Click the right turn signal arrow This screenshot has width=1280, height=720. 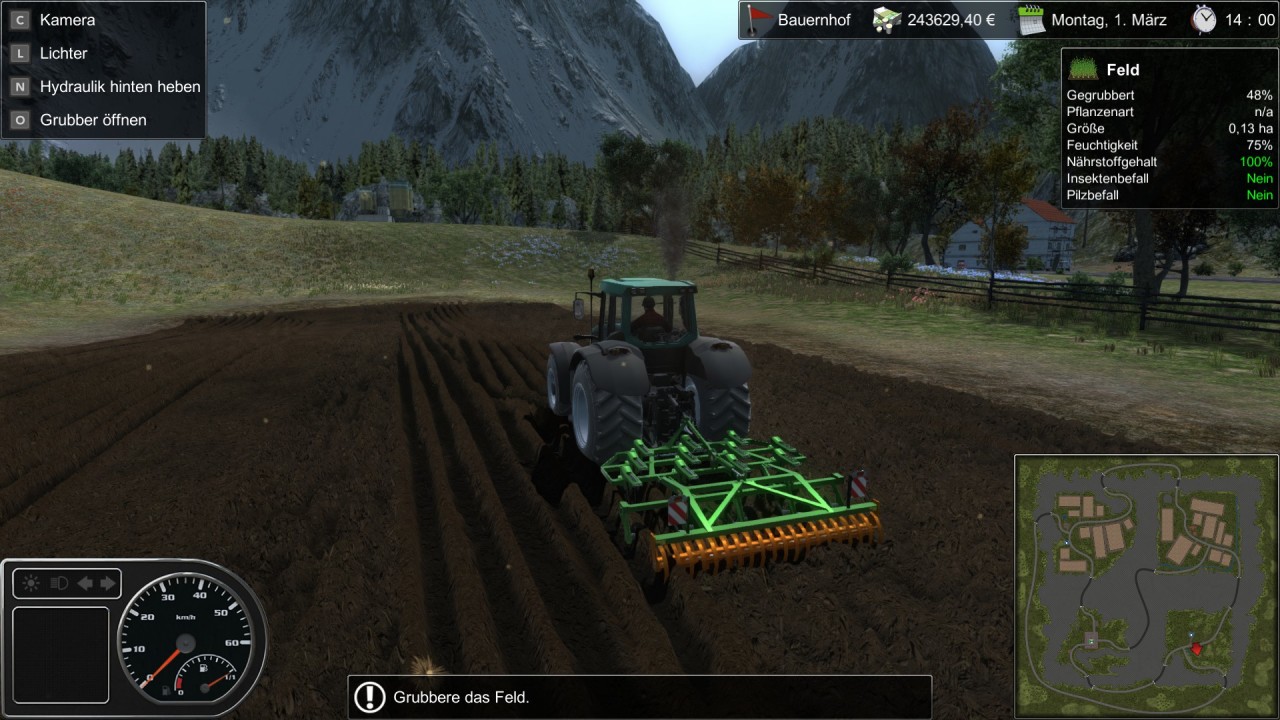pos(107,583)
